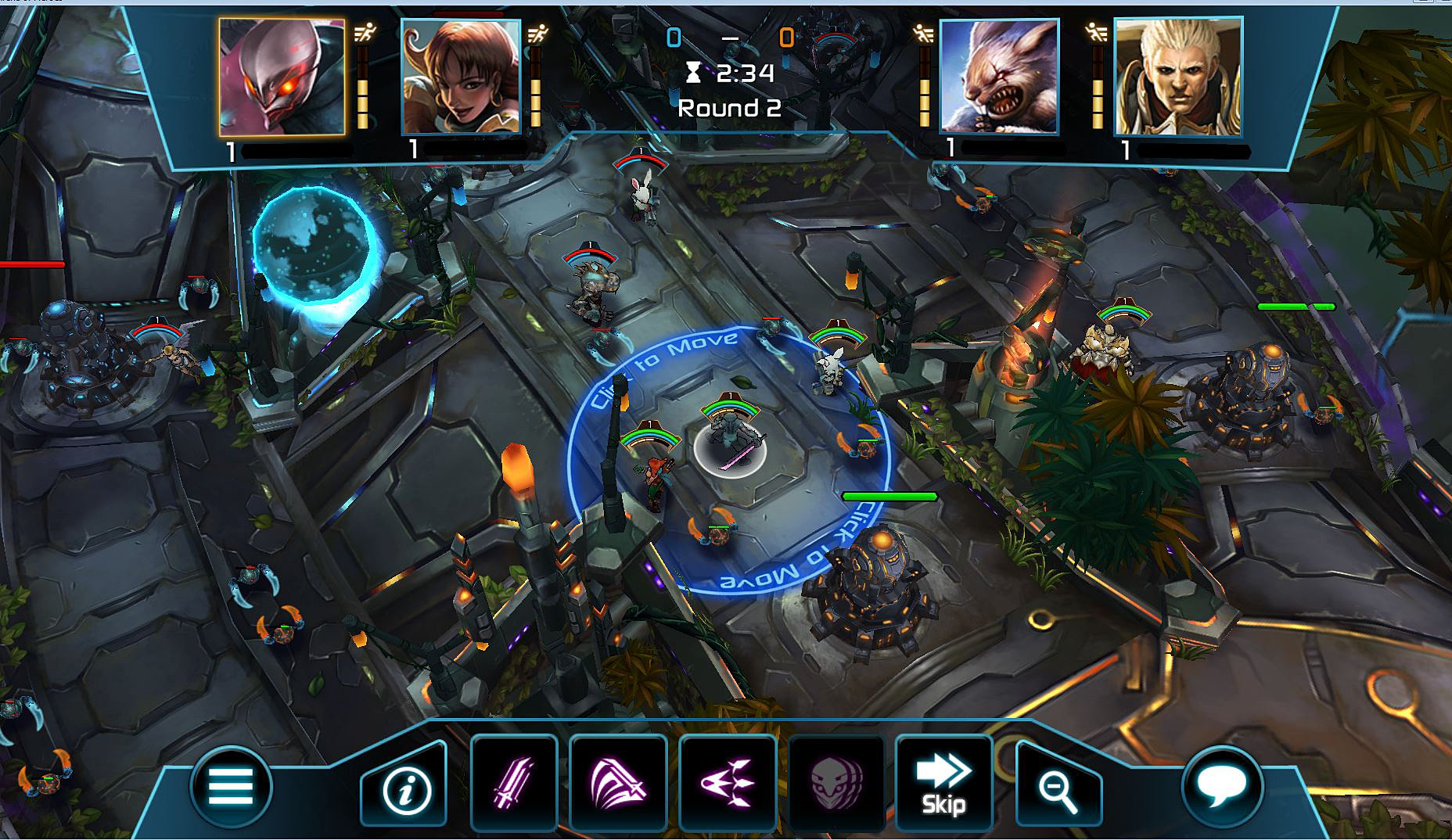Select the snarling rabbit beast portrait
The image size is (1452, 840).
click(x=1001, y=78)
